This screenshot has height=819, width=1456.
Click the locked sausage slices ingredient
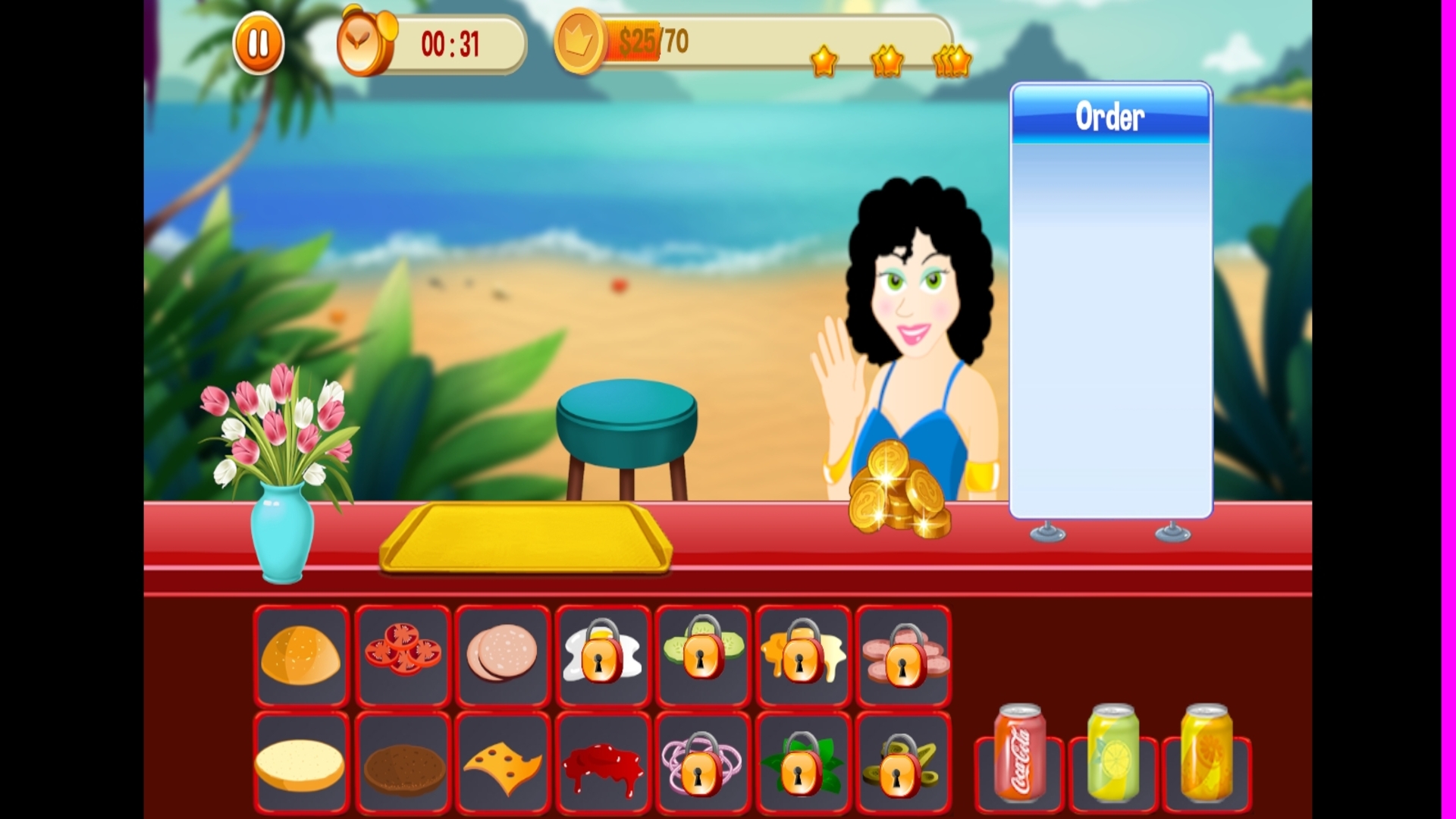click(902, 657)
